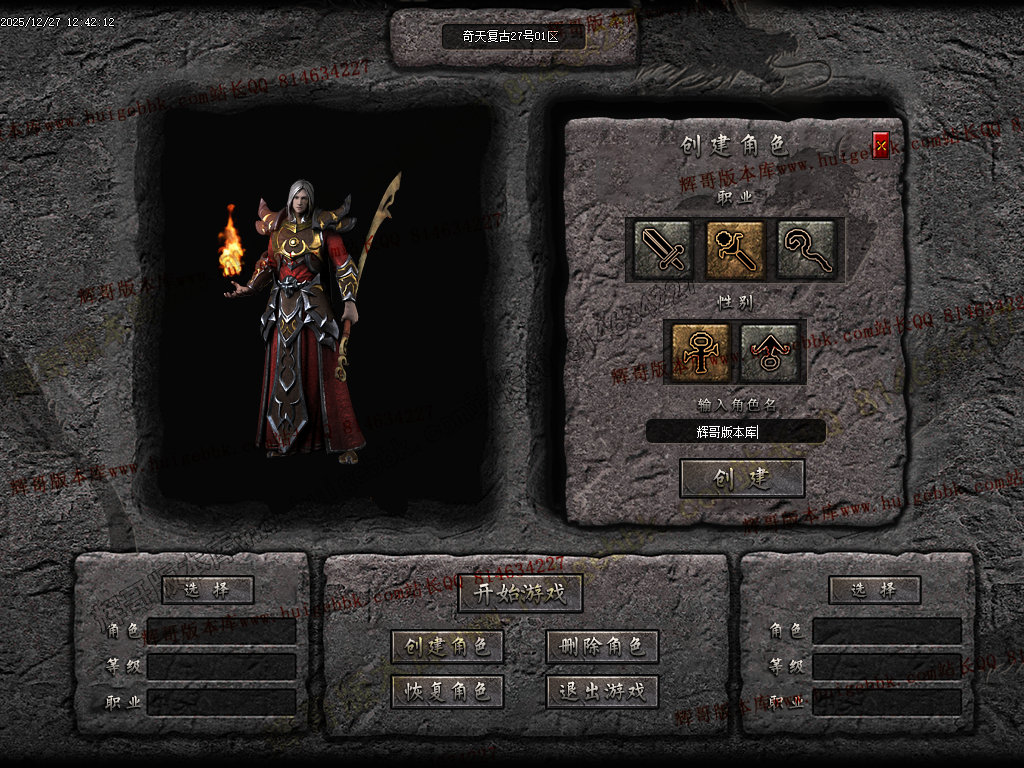Click the 开始游戏 start game button
Image resolution: width=1024 pixels, height=768 pixels.
click(520, 593)
